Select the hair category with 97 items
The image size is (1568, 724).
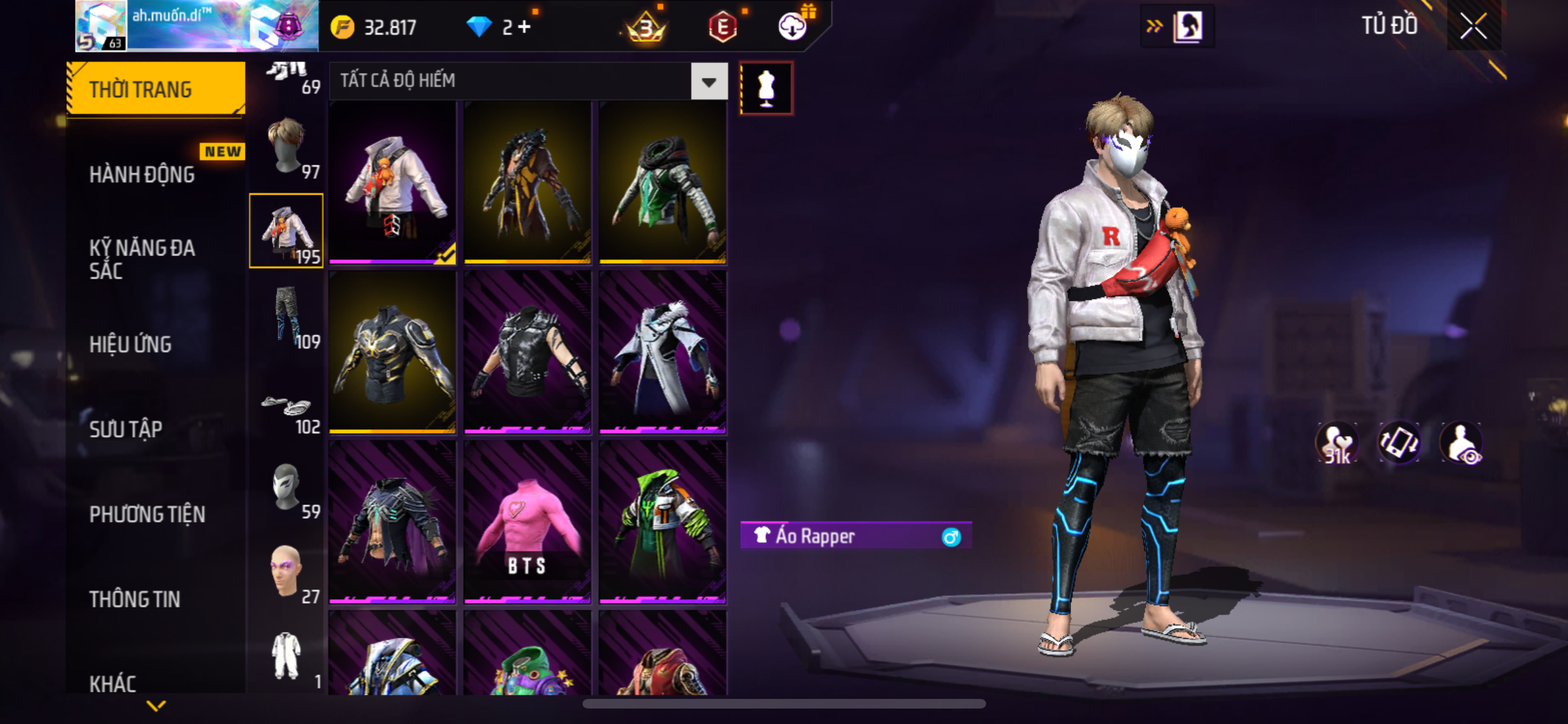[x=287, y=147]
